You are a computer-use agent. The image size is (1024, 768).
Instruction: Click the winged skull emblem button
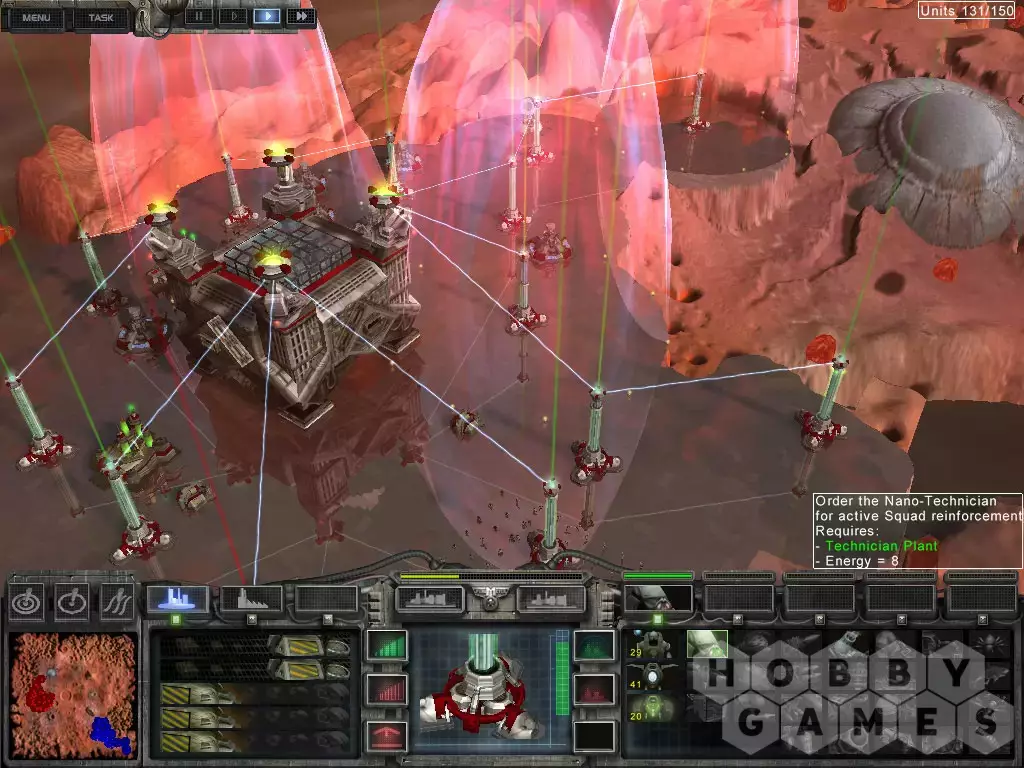490,598
